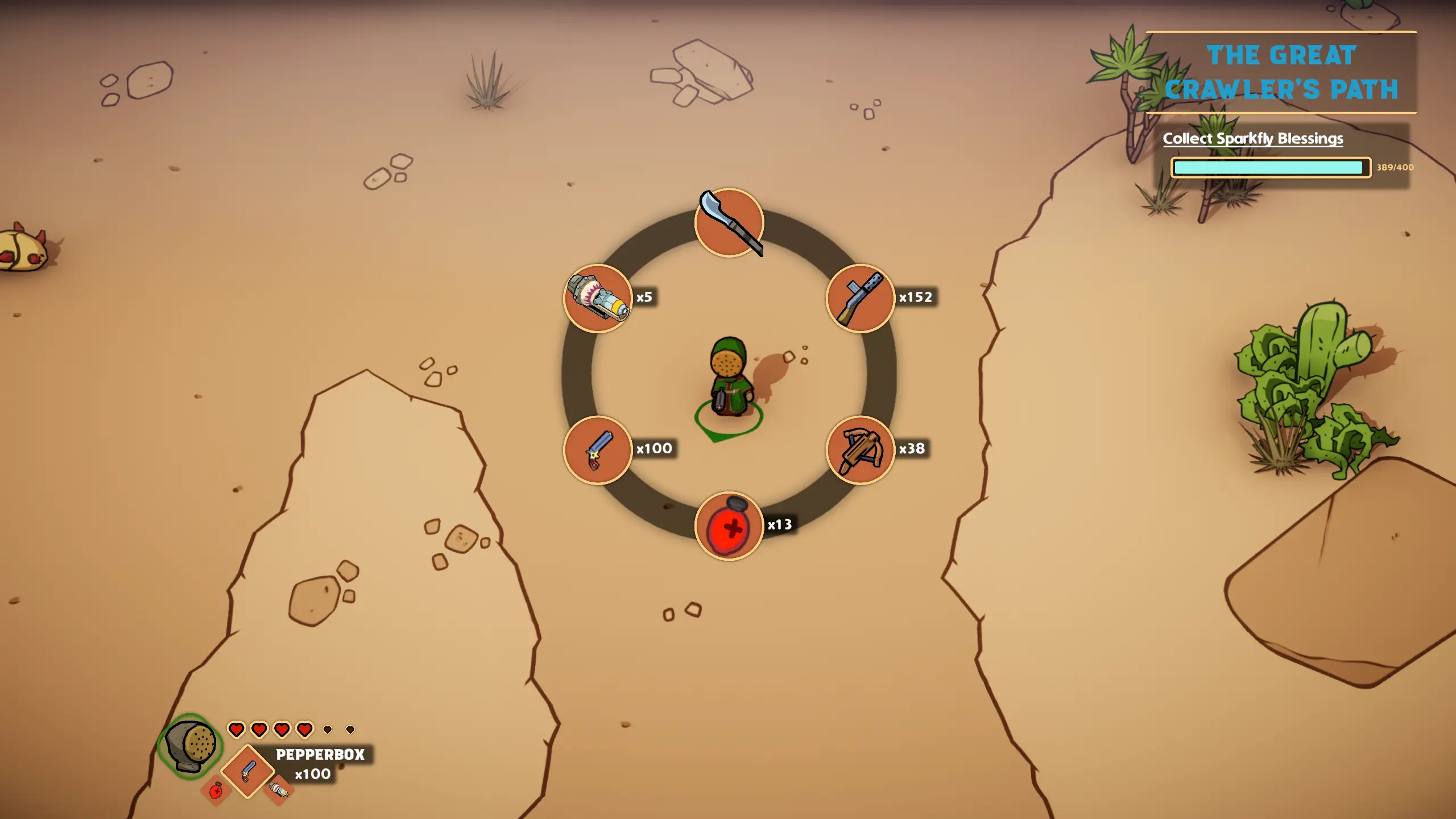Select the equipped Pepperbox HUD slot
Screen dimensions: 1456x819
(247, 771)
